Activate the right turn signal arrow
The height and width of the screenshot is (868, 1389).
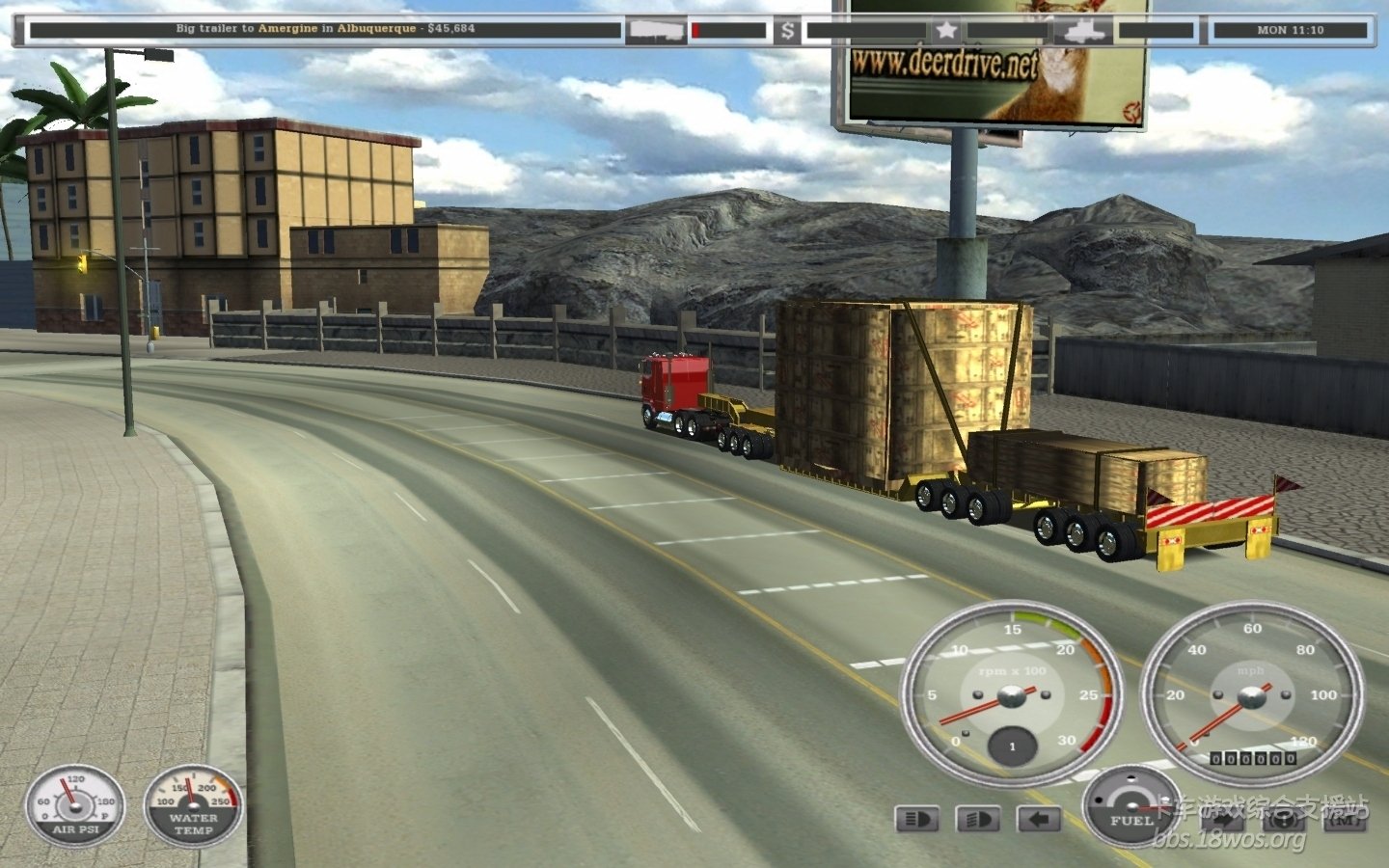1223,820
